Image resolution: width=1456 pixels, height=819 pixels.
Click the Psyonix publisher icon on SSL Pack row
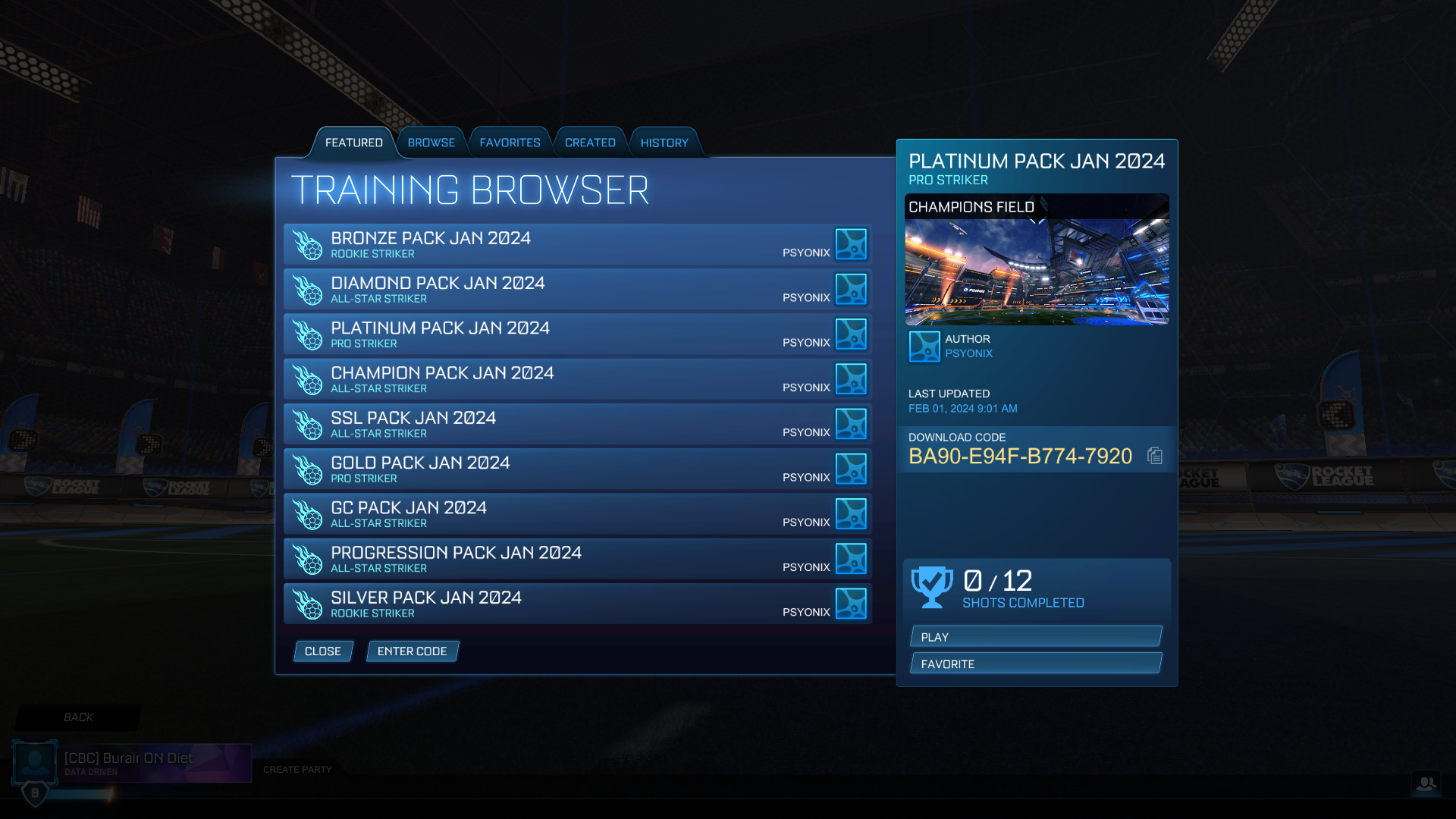851,424
